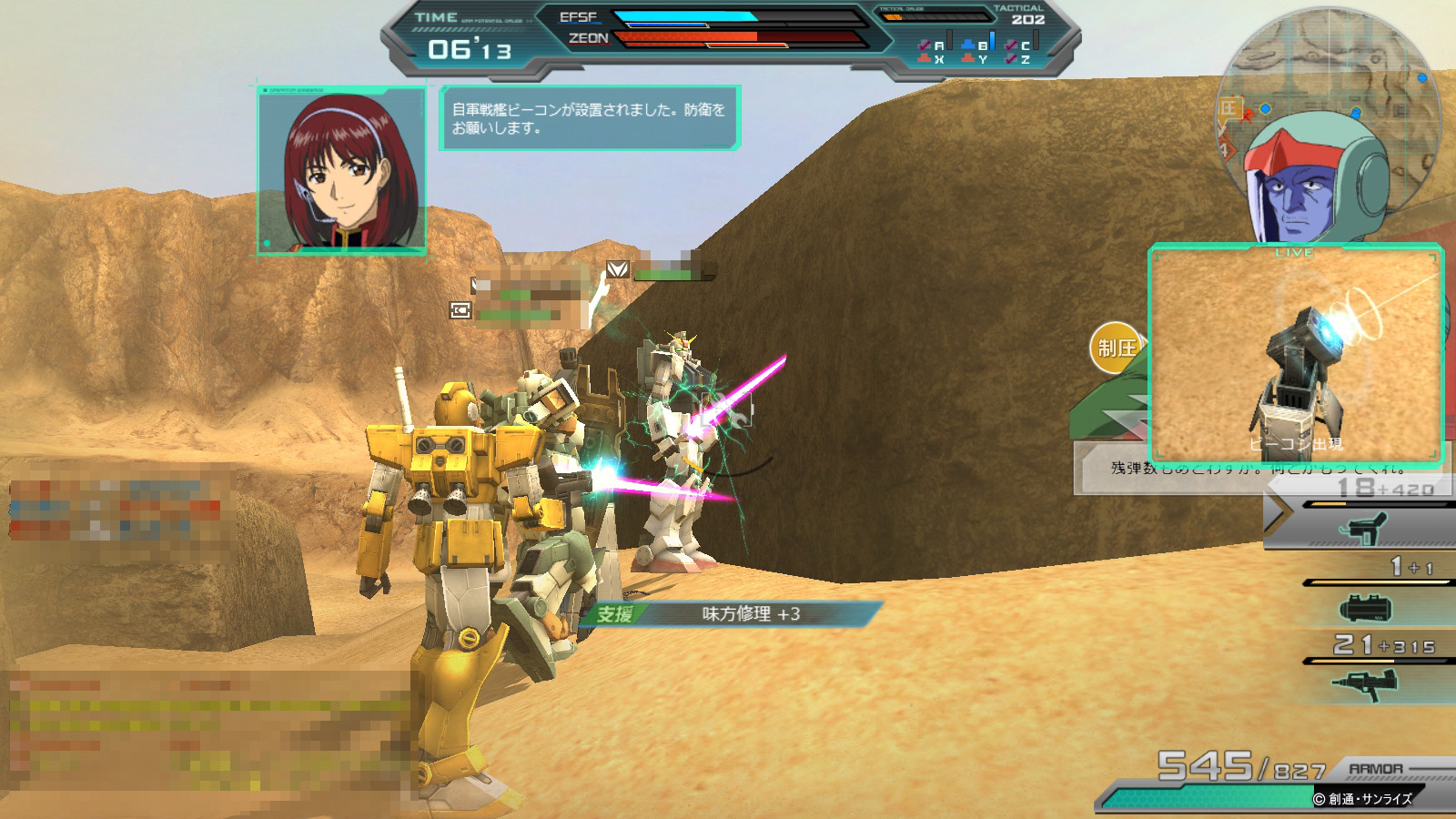Viewport: 1456px width, 819px height.
Task: View the LIVE beacon camera feed
Action: pos(1295,355)
